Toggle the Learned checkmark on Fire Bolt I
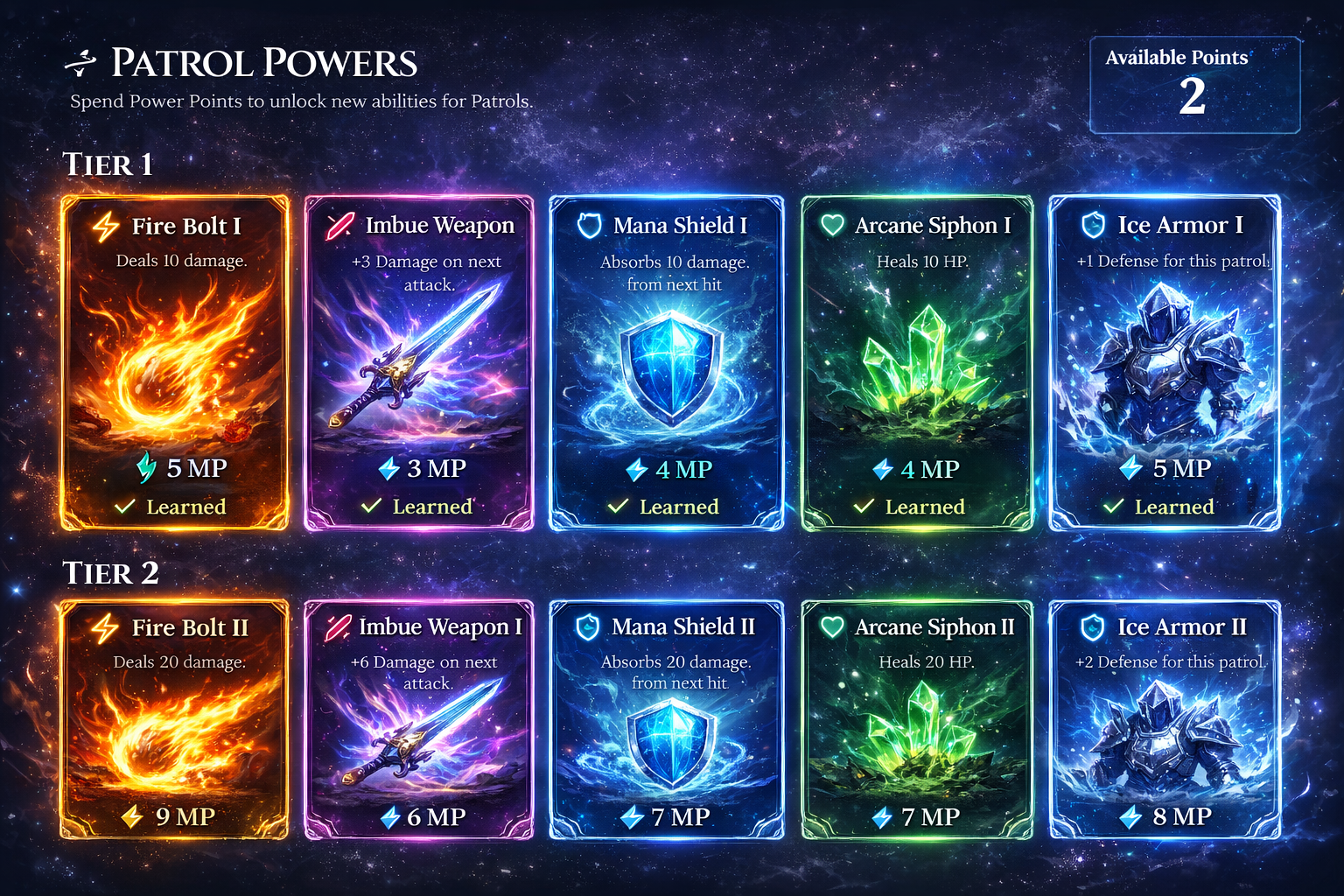Image resolution: width=1344 pixels, height=896 pixels. click(x=125, y=506)
